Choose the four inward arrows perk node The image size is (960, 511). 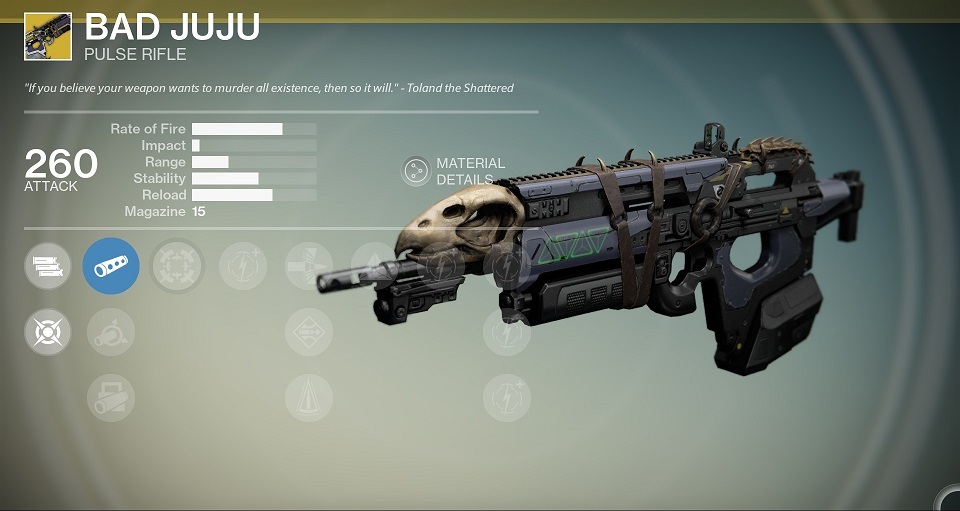(x=177, y=266)
